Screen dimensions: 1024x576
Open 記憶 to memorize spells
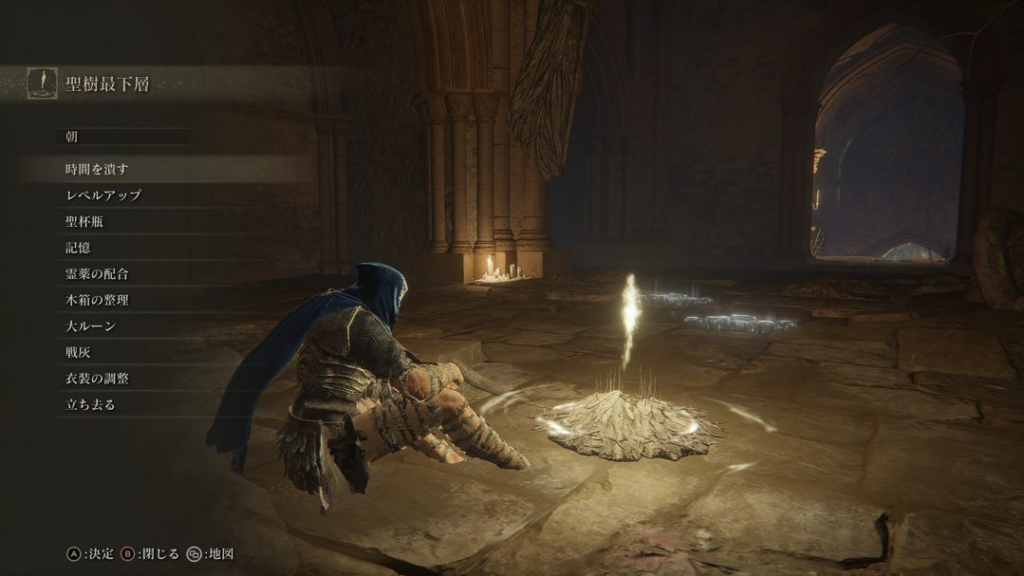78,247
